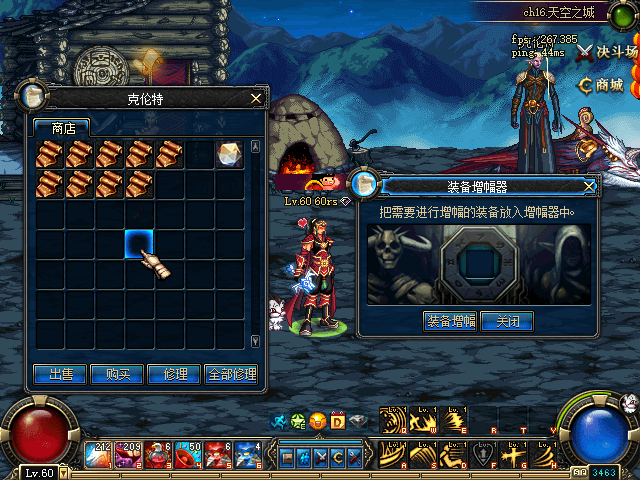Repair everything with 全部修理

pyautogui.click(x=231, y=374)
